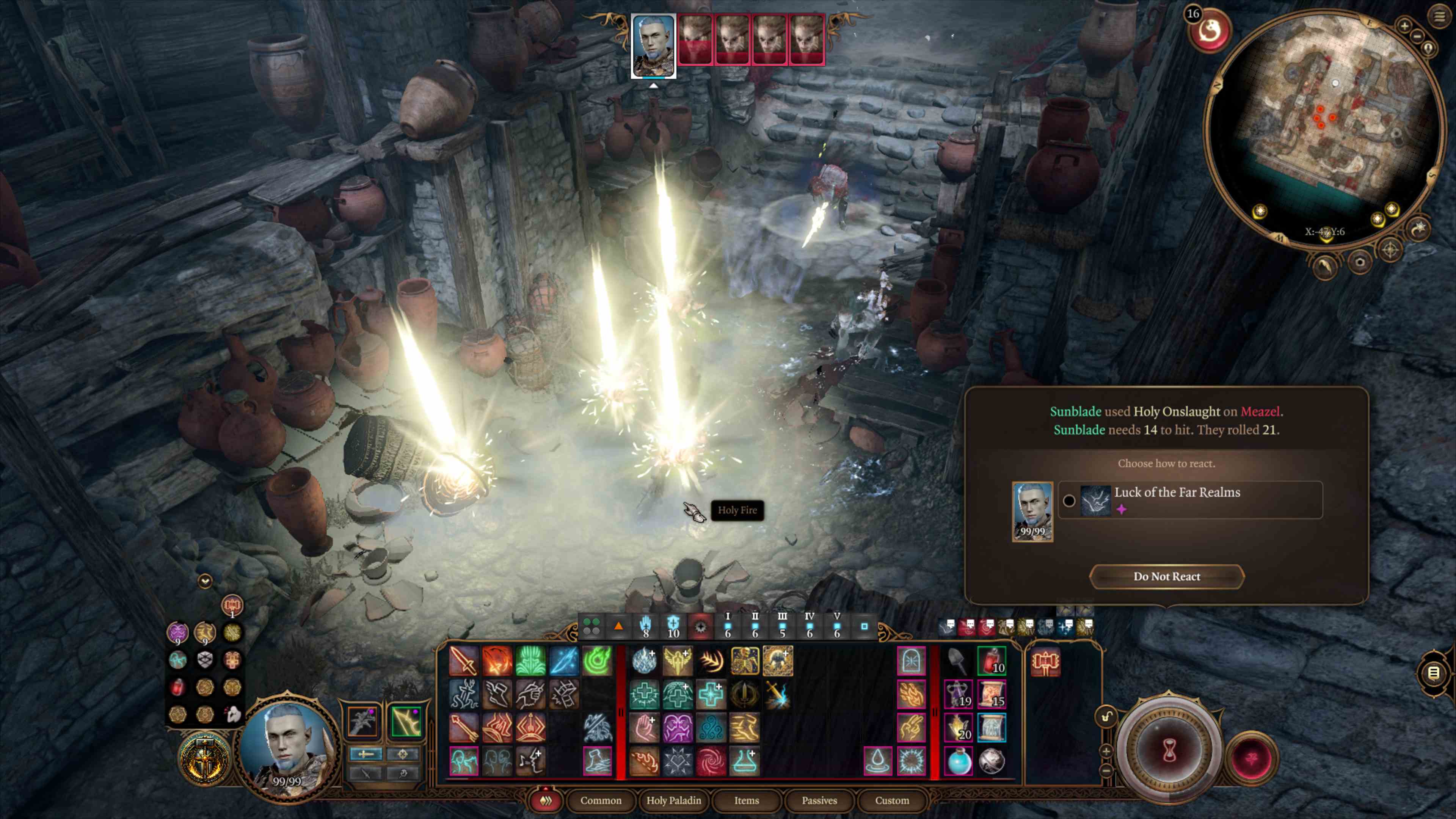This screenshot has width=1456, height=819.
Task: Switch to the Common hotbar tab
Action: [x=600, y=800]
